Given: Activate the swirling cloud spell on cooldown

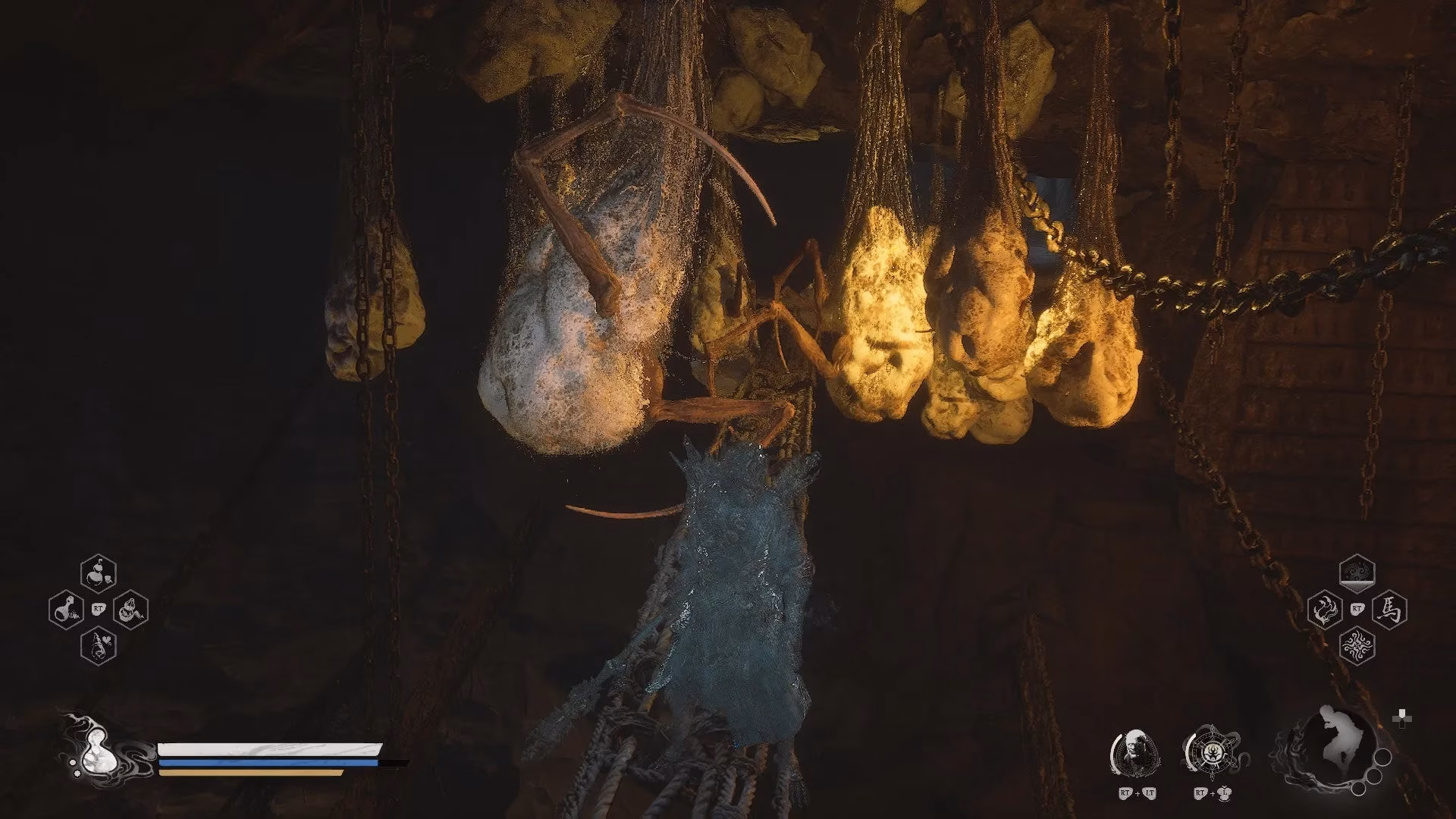Looking at the screenshot, I should point(1357,573).
